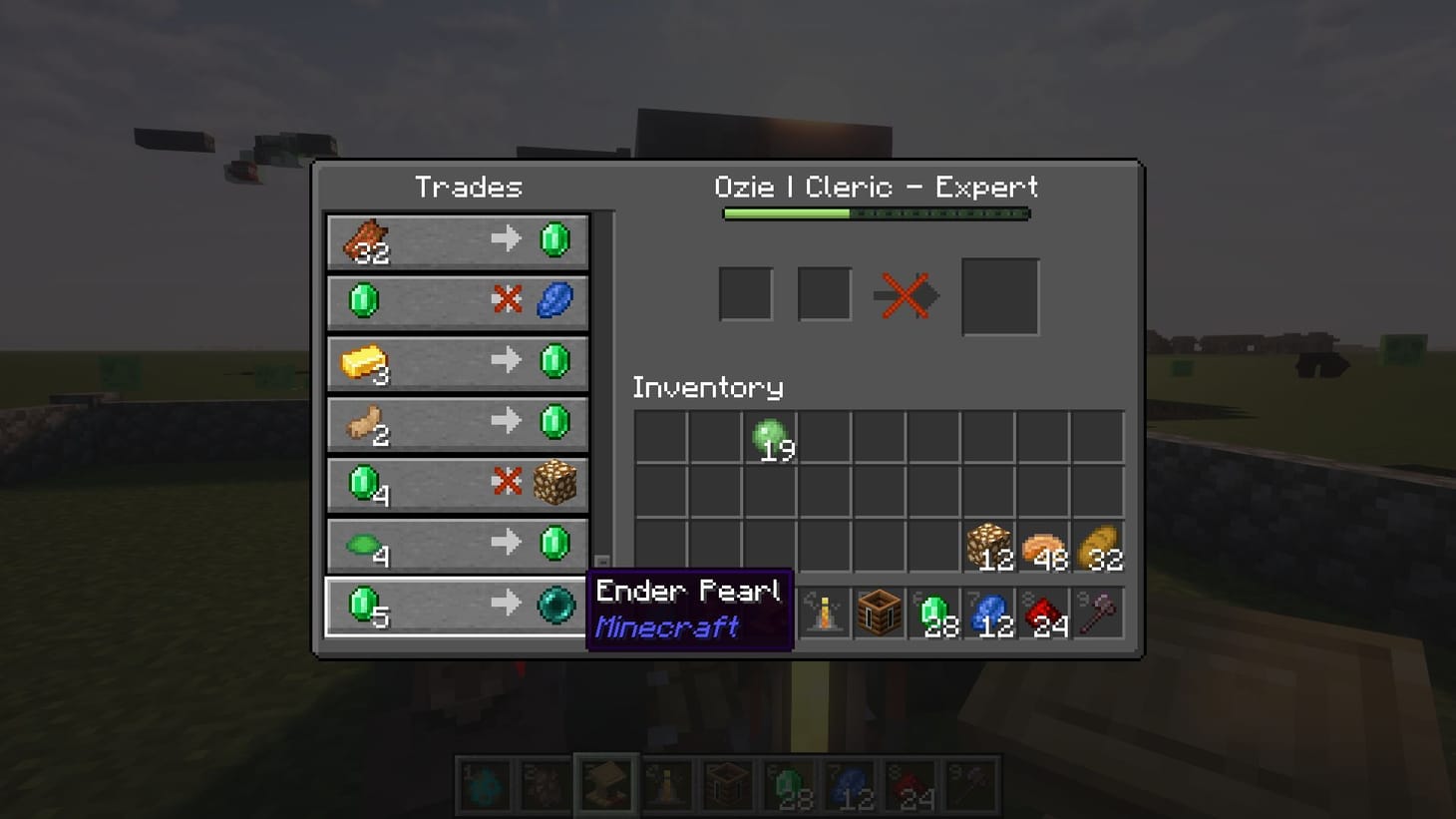This screenshot has width=1456, height=819.
Task: Click the villager experience progress bar
Action: (876, 212)
